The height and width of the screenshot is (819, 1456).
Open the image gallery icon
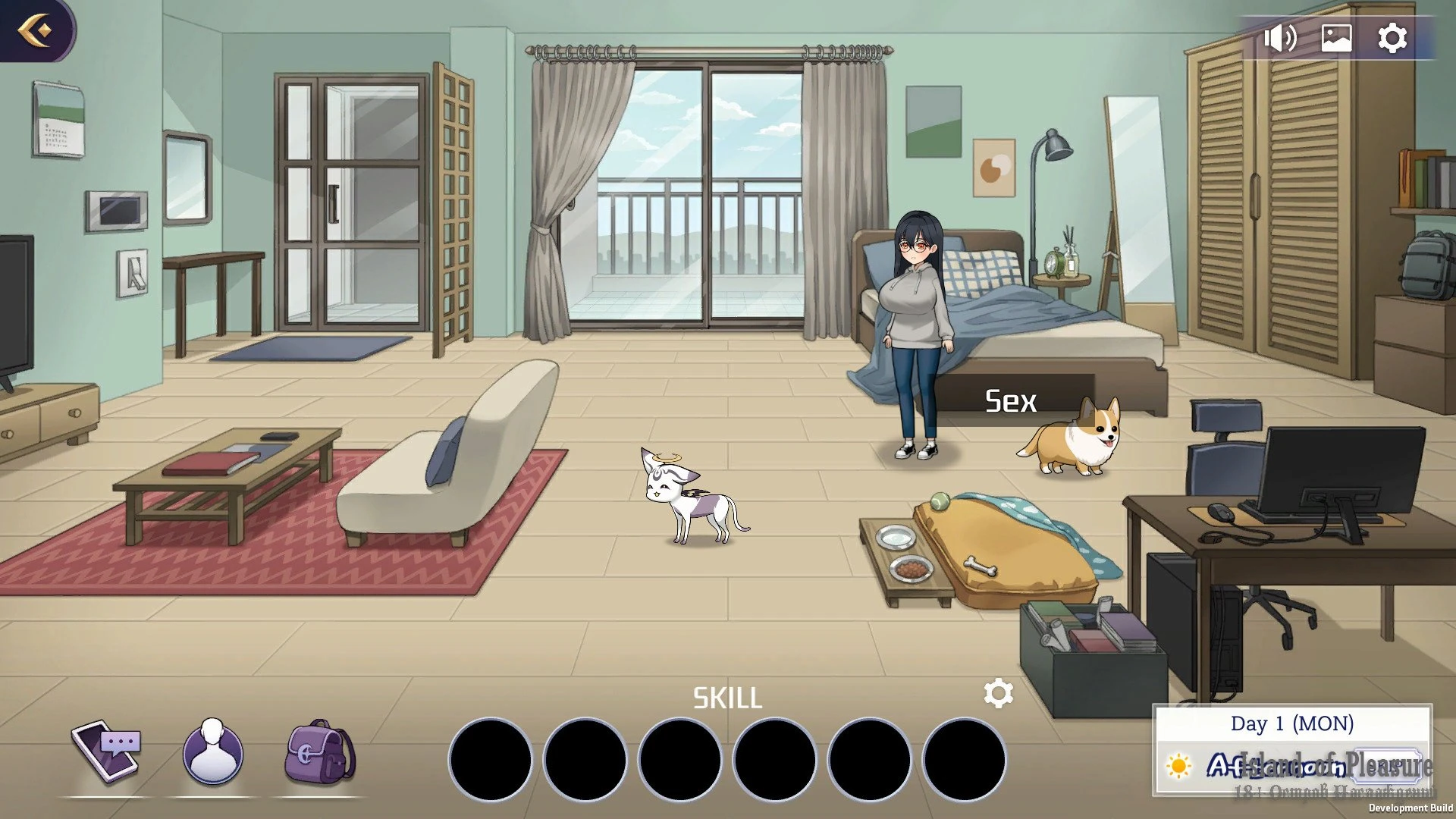1336,38
